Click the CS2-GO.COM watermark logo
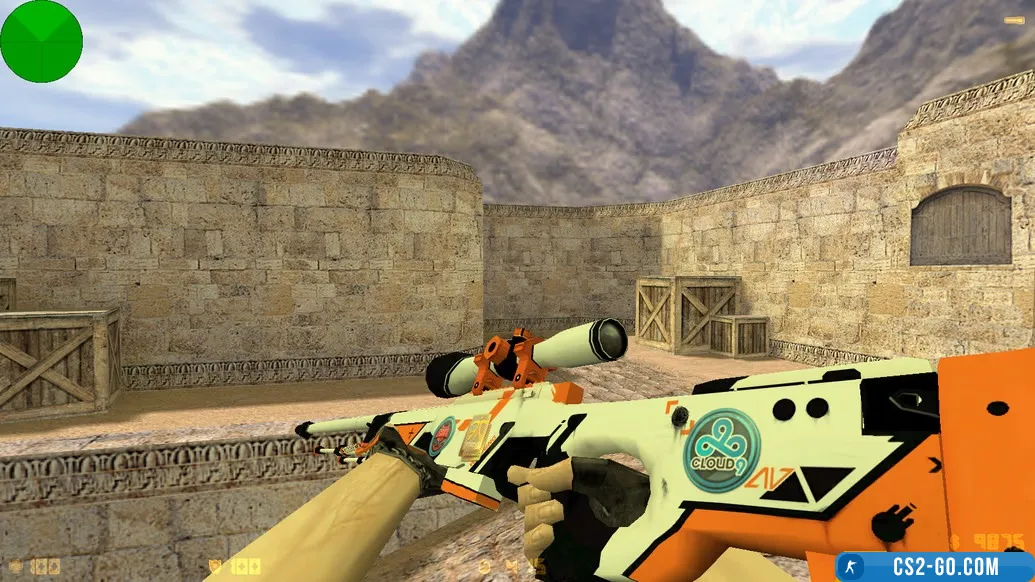This screenshot has width=1035, height=582. pos(935,567)
